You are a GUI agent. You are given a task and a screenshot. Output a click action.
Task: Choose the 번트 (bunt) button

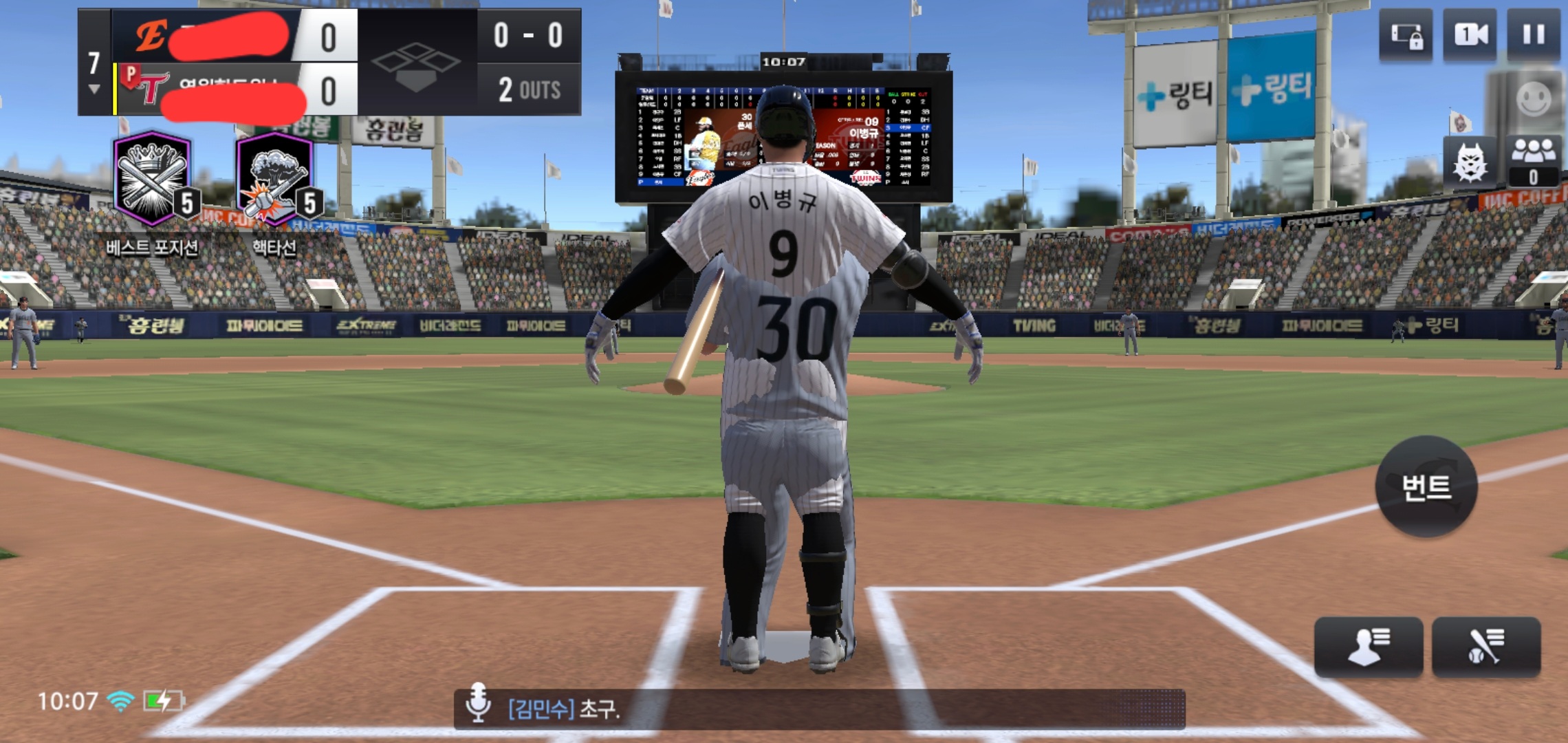(x=1426, y=487)
